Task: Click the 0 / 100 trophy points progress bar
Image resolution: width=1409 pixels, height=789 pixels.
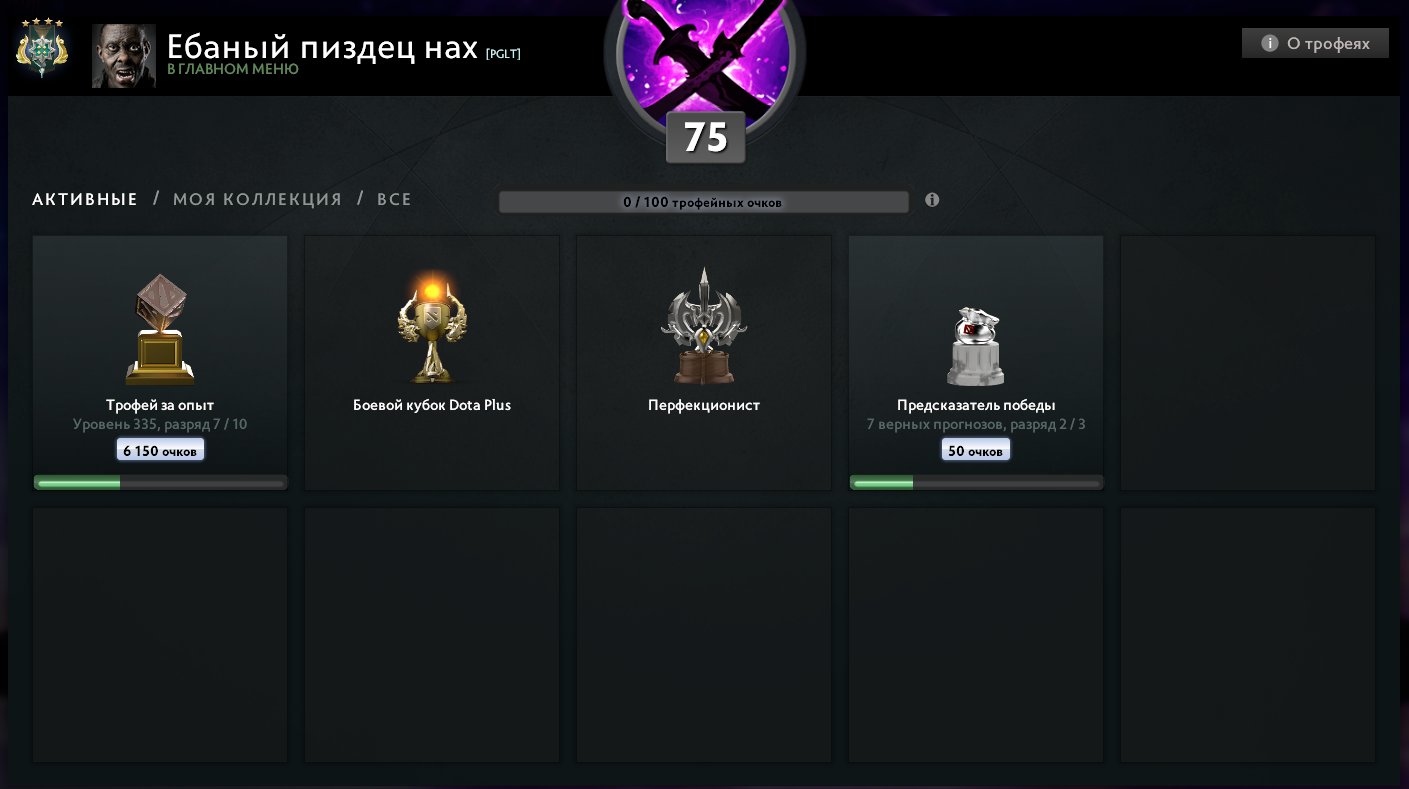Action: click(704, 201)
